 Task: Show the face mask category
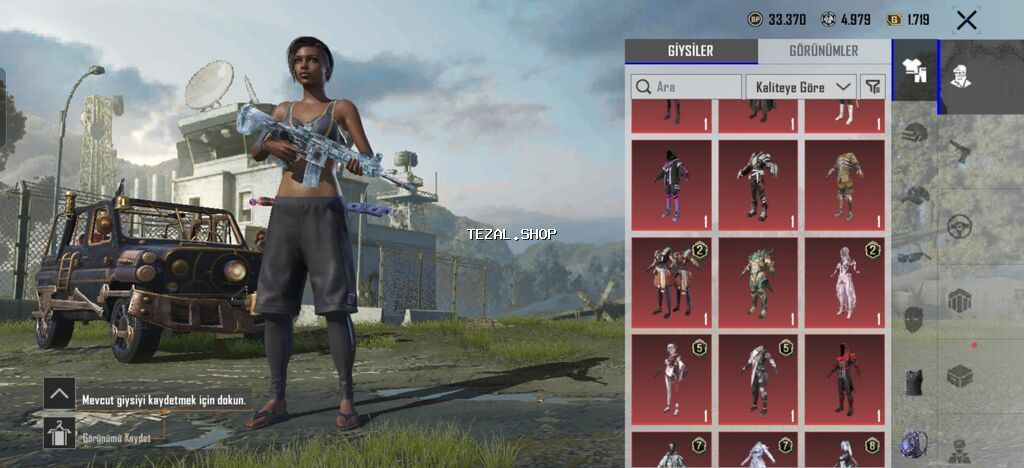pyautogui.click(x=914, y=319)
